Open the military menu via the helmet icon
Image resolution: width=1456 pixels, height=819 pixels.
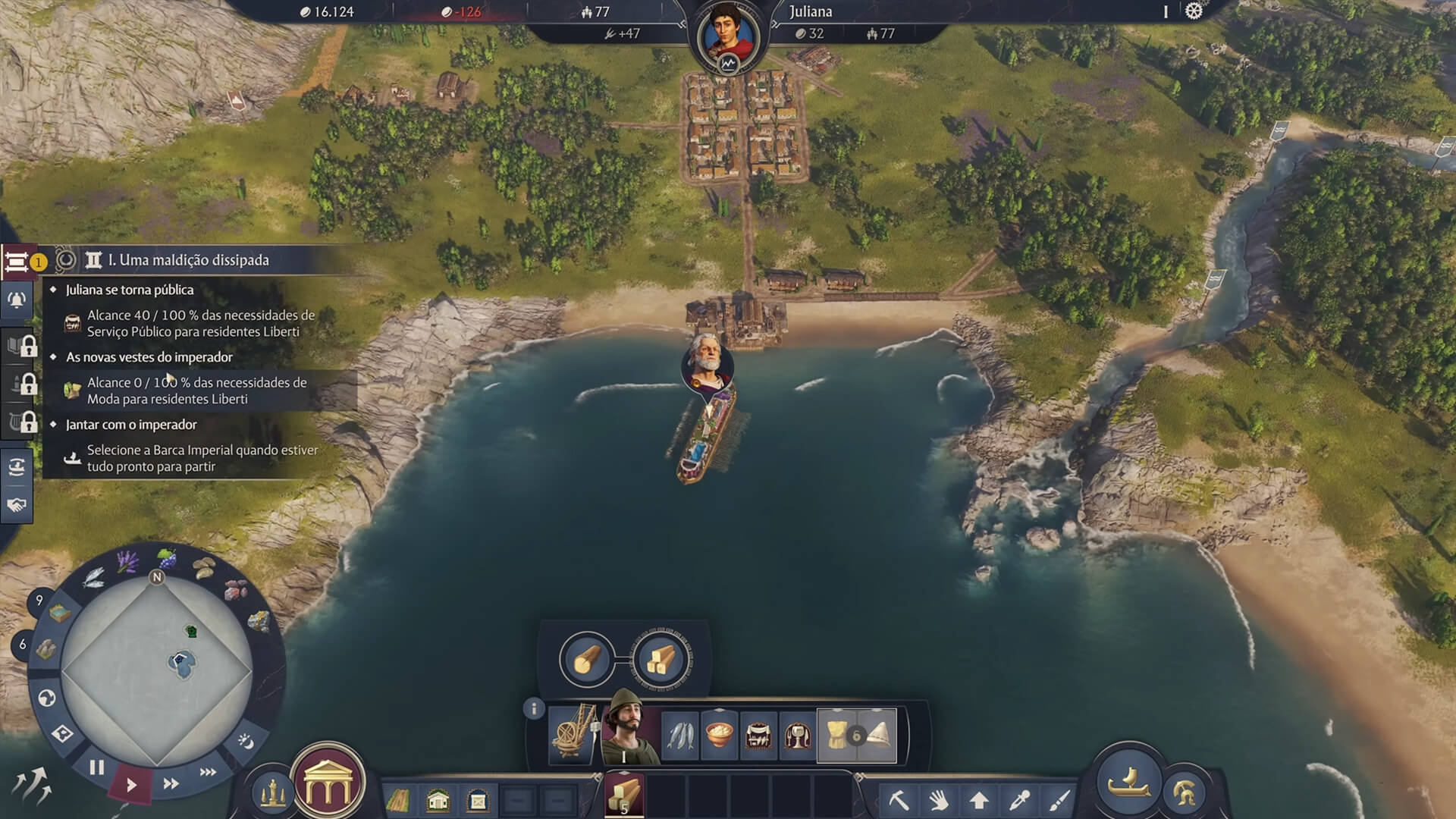click(1186, 790)
